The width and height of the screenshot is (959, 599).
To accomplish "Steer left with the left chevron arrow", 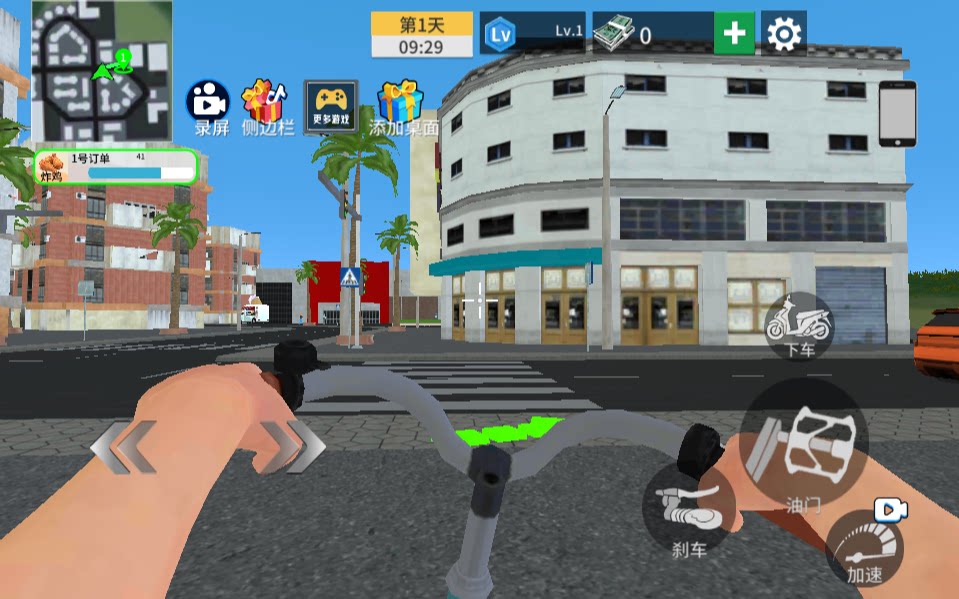I will pos(124,446).
